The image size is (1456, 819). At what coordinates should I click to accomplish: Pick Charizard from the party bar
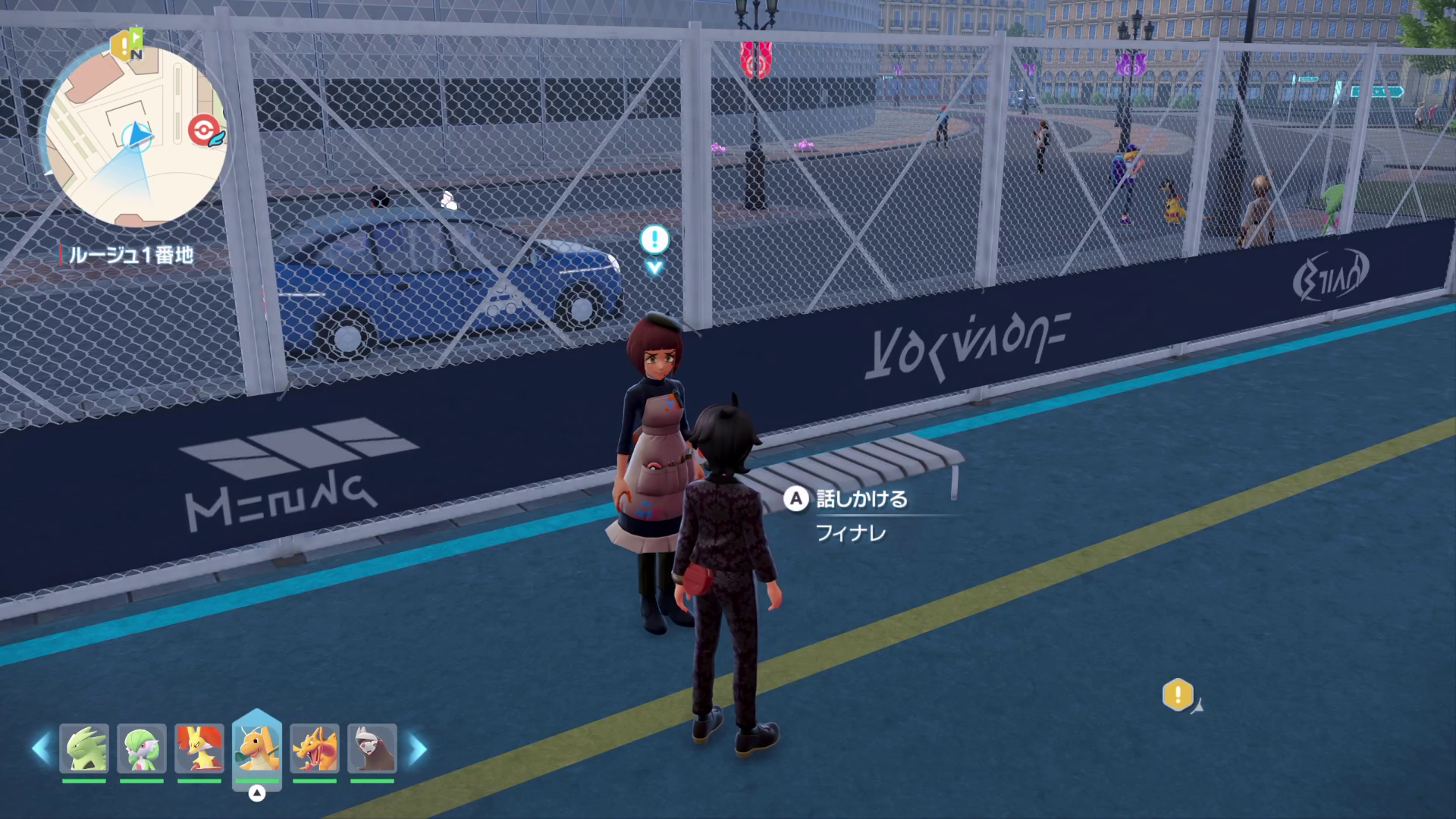click(x=314, y=748)
